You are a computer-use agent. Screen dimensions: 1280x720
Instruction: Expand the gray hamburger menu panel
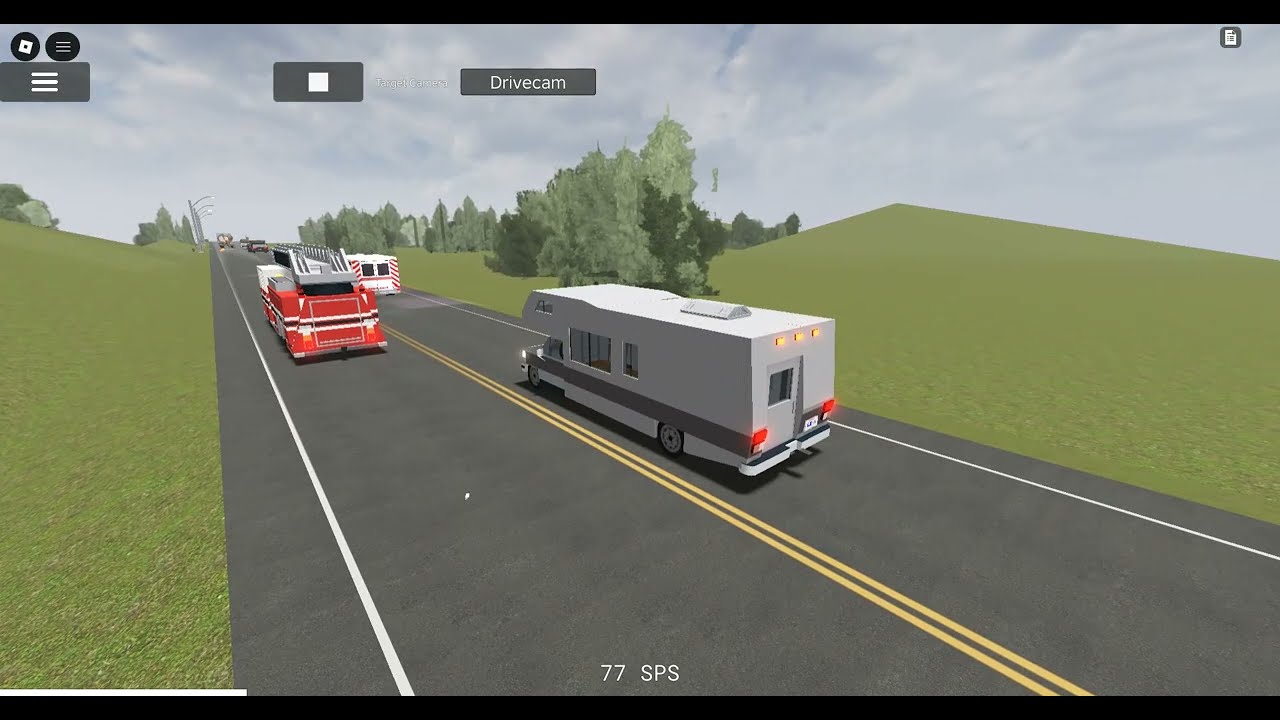click(x=45, y=82)
